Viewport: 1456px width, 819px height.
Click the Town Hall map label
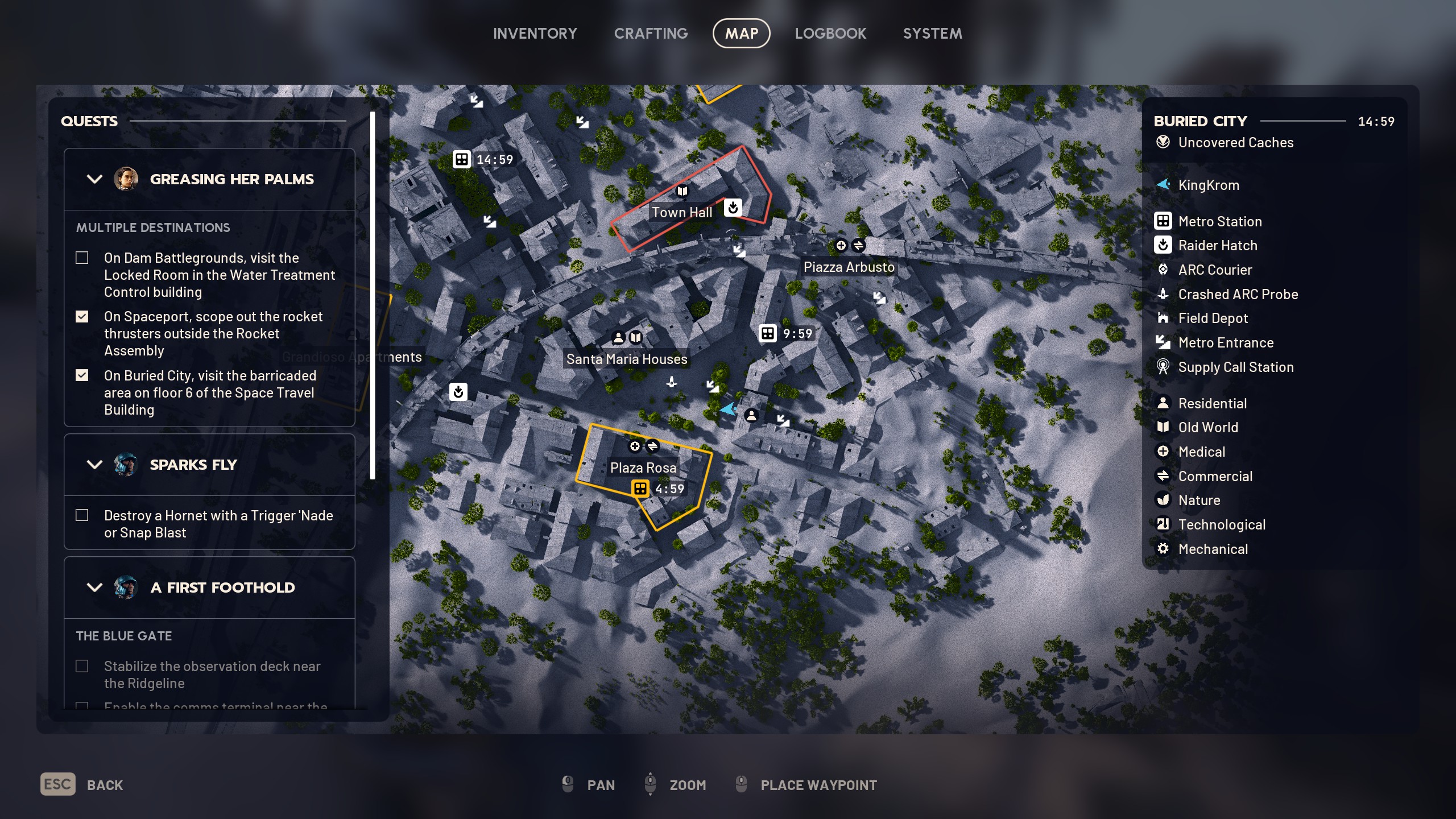pyautogui.click(x=681, y=213)
